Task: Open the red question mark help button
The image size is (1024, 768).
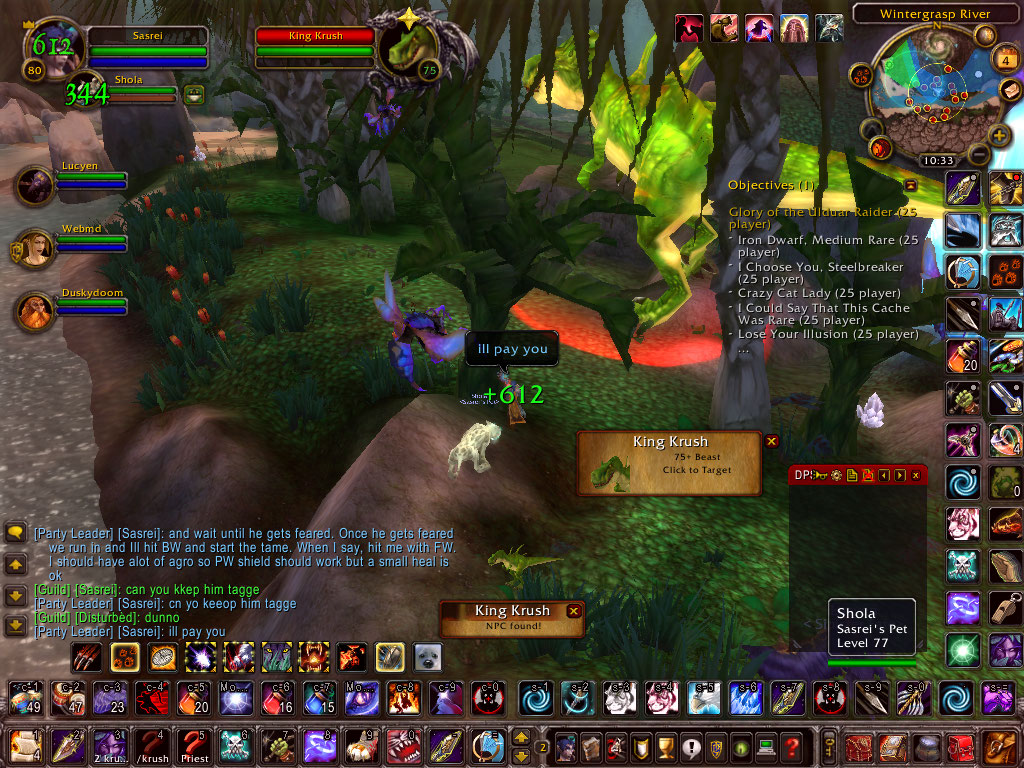Action: tap(792, 745)
